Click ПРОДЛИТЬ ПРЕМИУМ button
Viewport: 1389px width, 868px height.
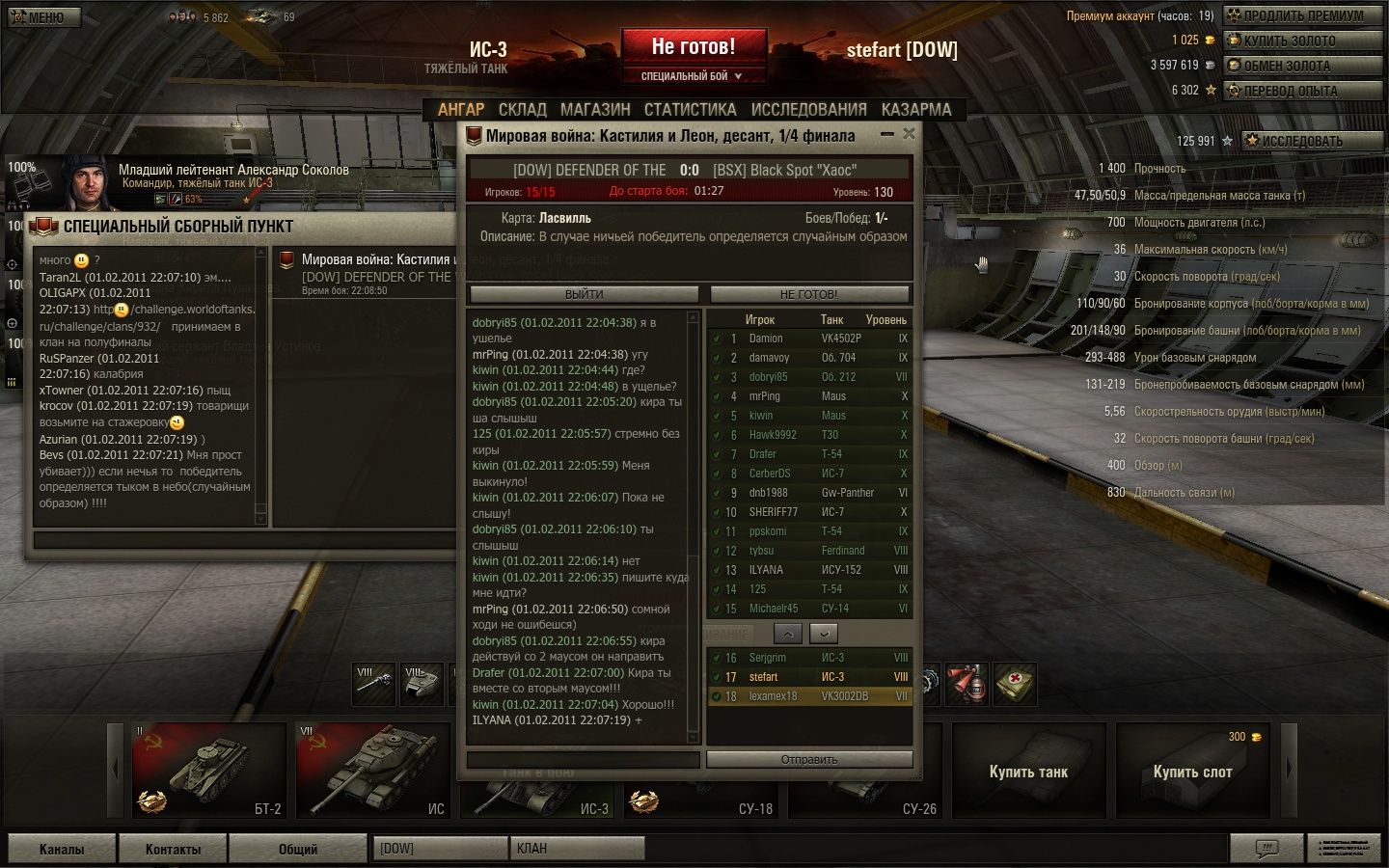[1302, 15]
